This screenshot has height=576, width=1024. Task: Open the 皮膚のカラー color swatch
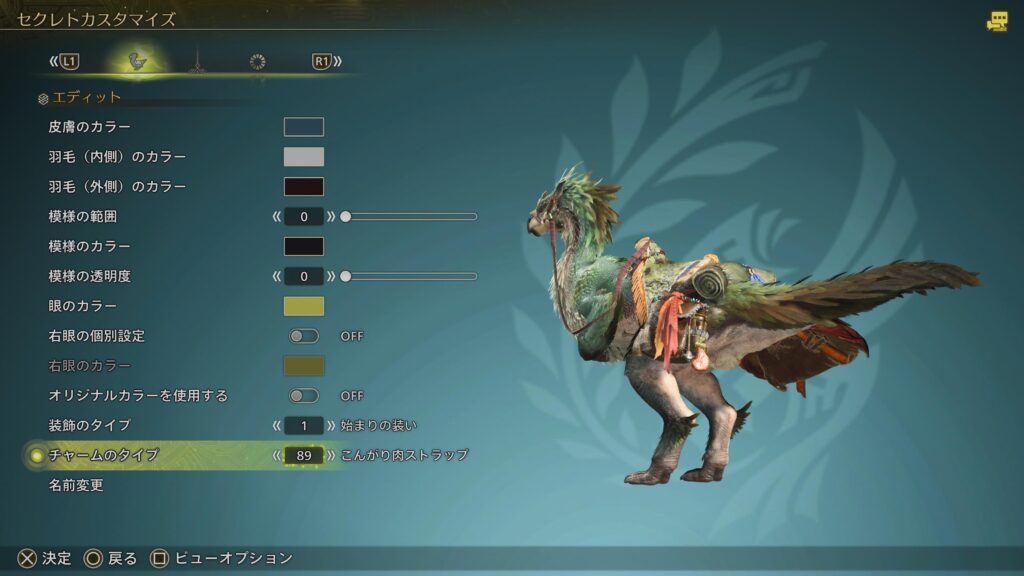[304, 127]
